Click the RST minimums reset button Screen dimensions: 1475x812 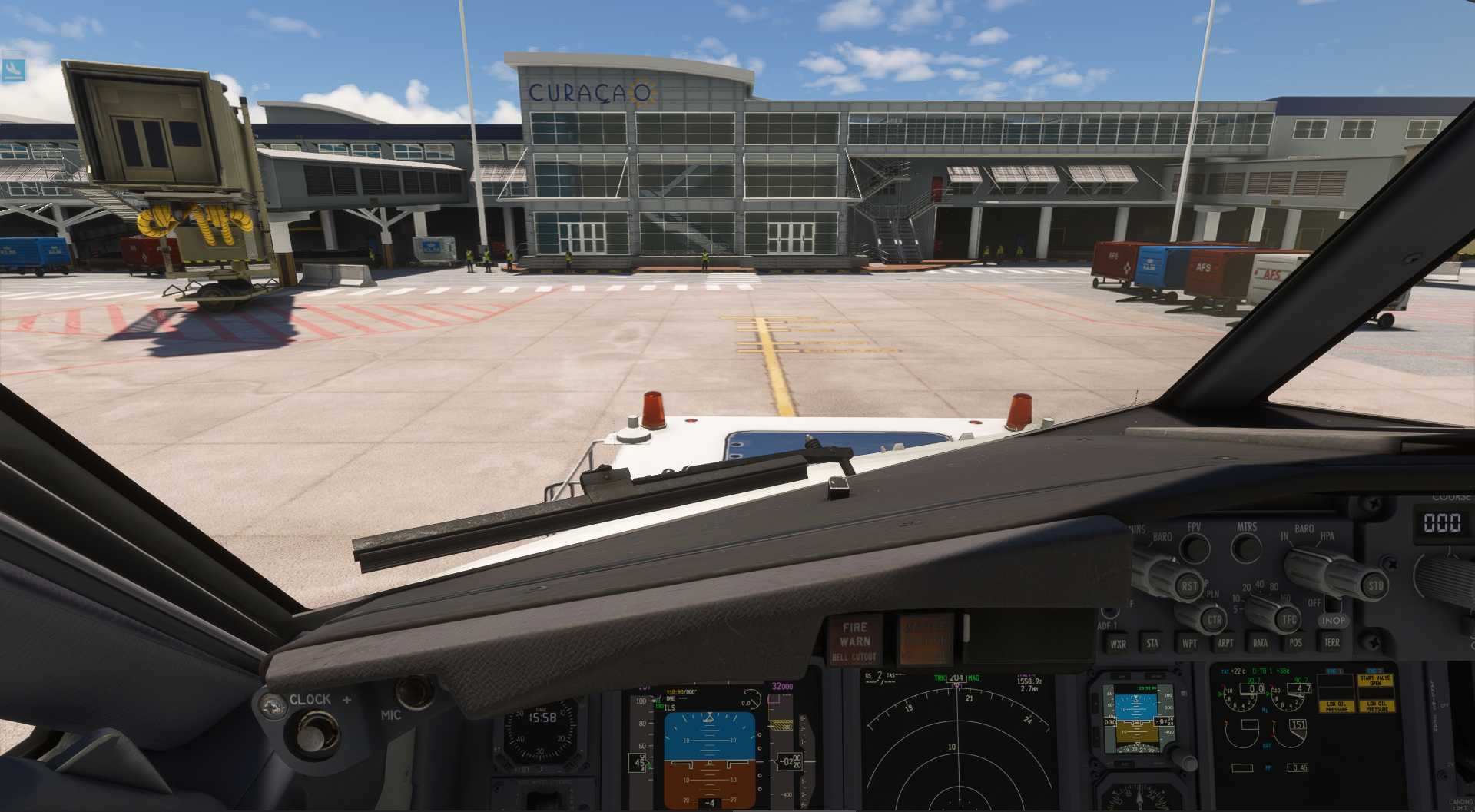tap(1188, 586)
